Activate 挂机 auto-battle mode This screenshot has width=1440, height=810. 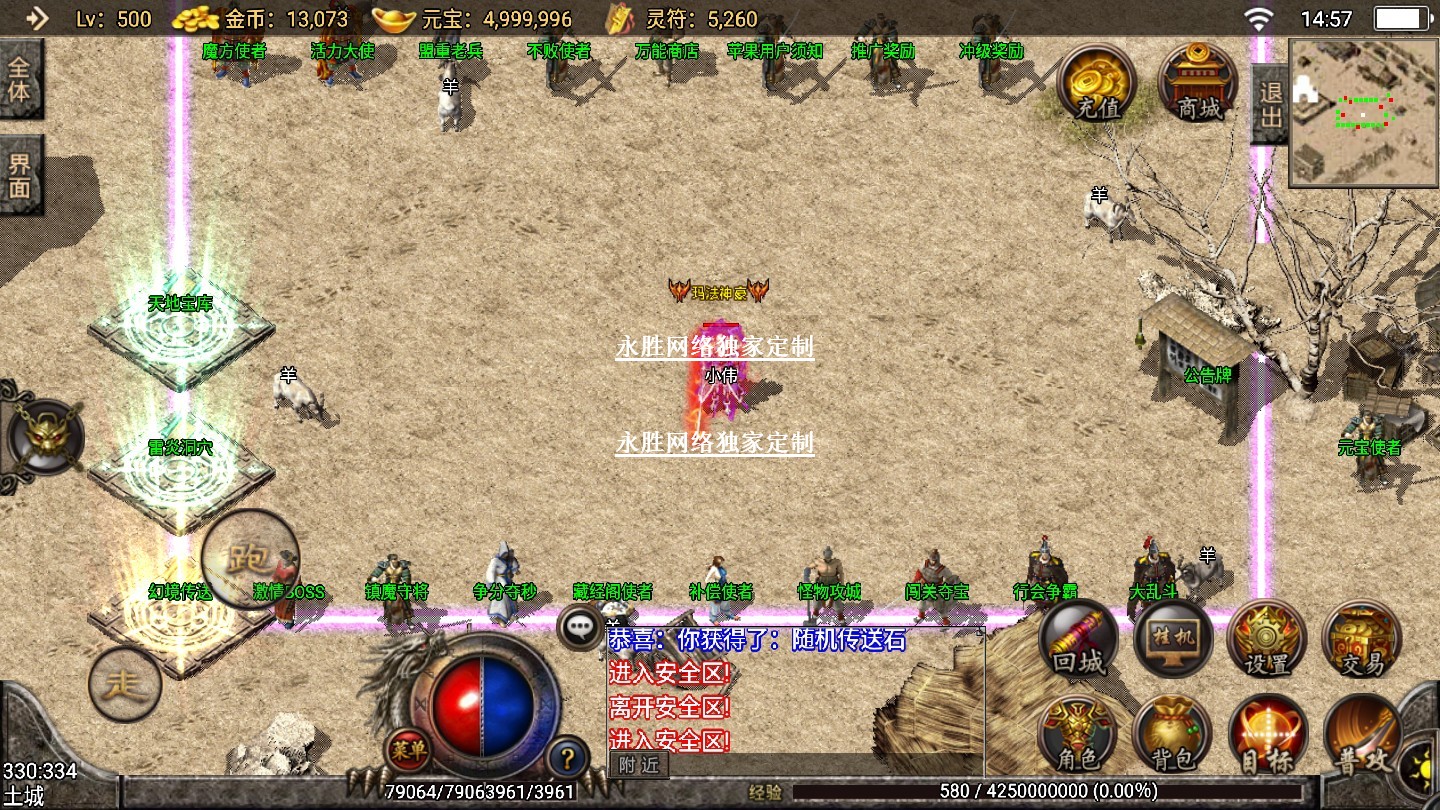(x=1172, y=640)
